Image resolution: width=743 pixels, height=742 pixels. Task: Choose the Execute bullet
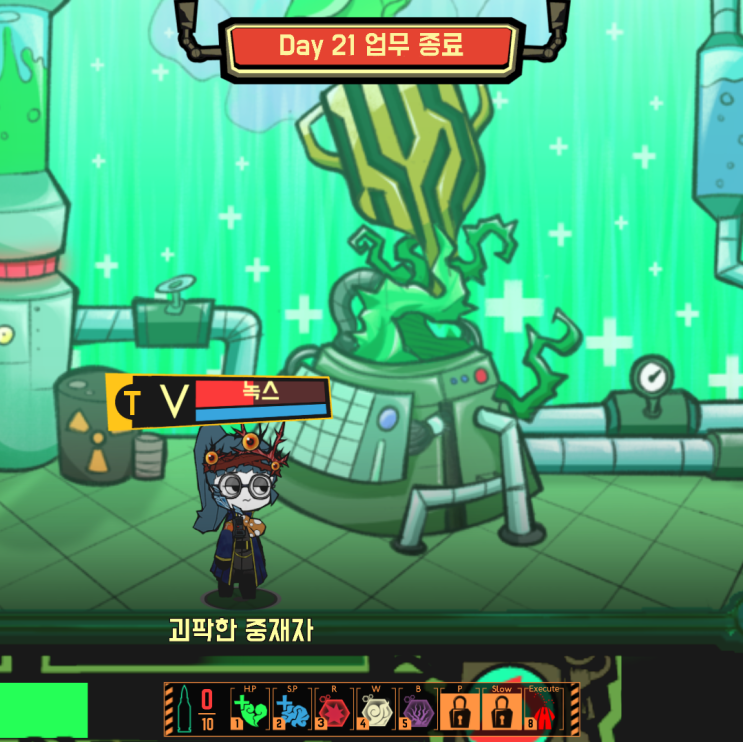544,711
